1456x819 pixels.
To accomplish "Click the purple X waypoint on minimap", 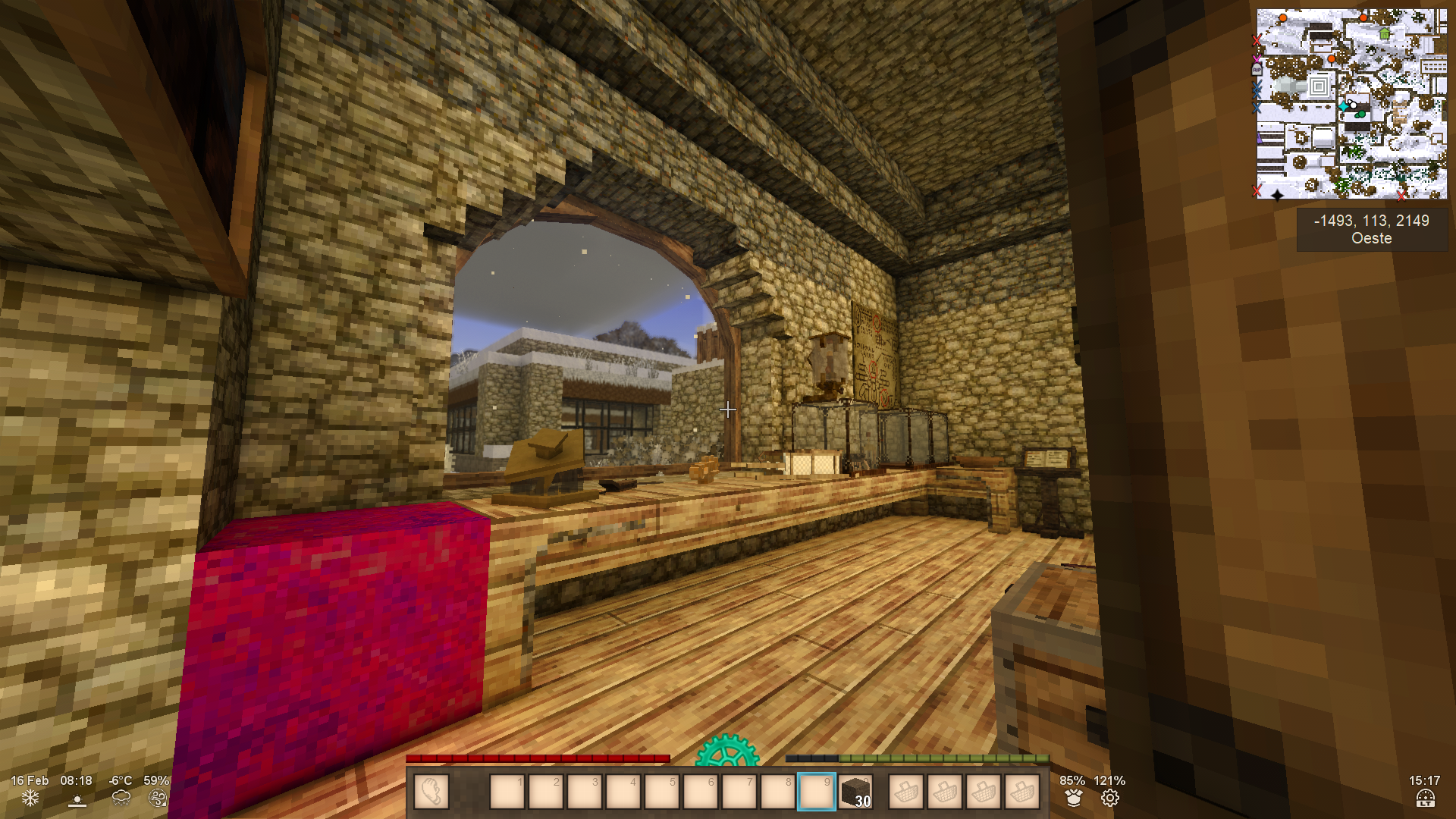I will (x=1257, y=57).
